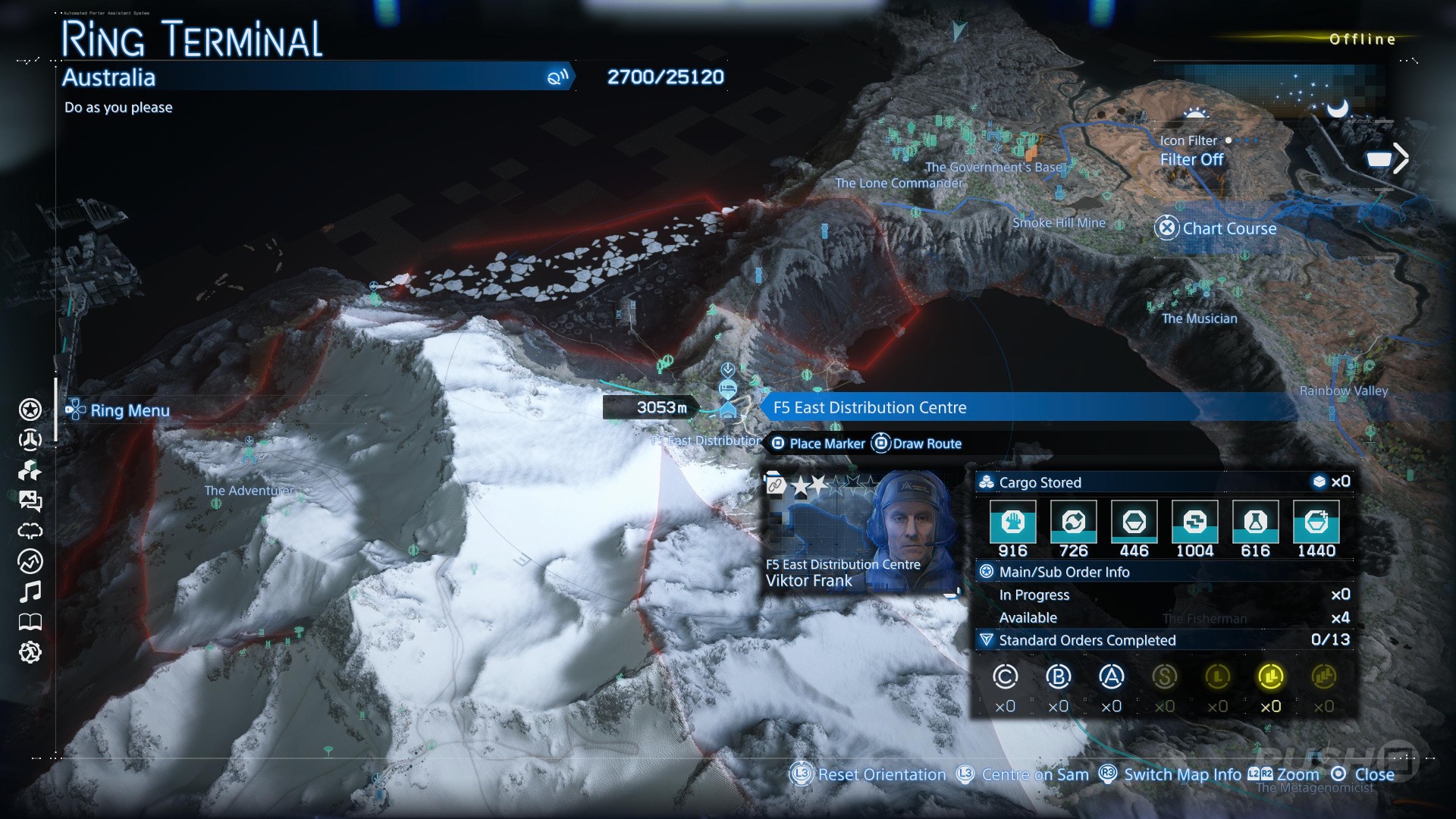Open the gear system settings icon
Image resolution: width=1456 pixels, height=819 pixels.
[30, 652]
